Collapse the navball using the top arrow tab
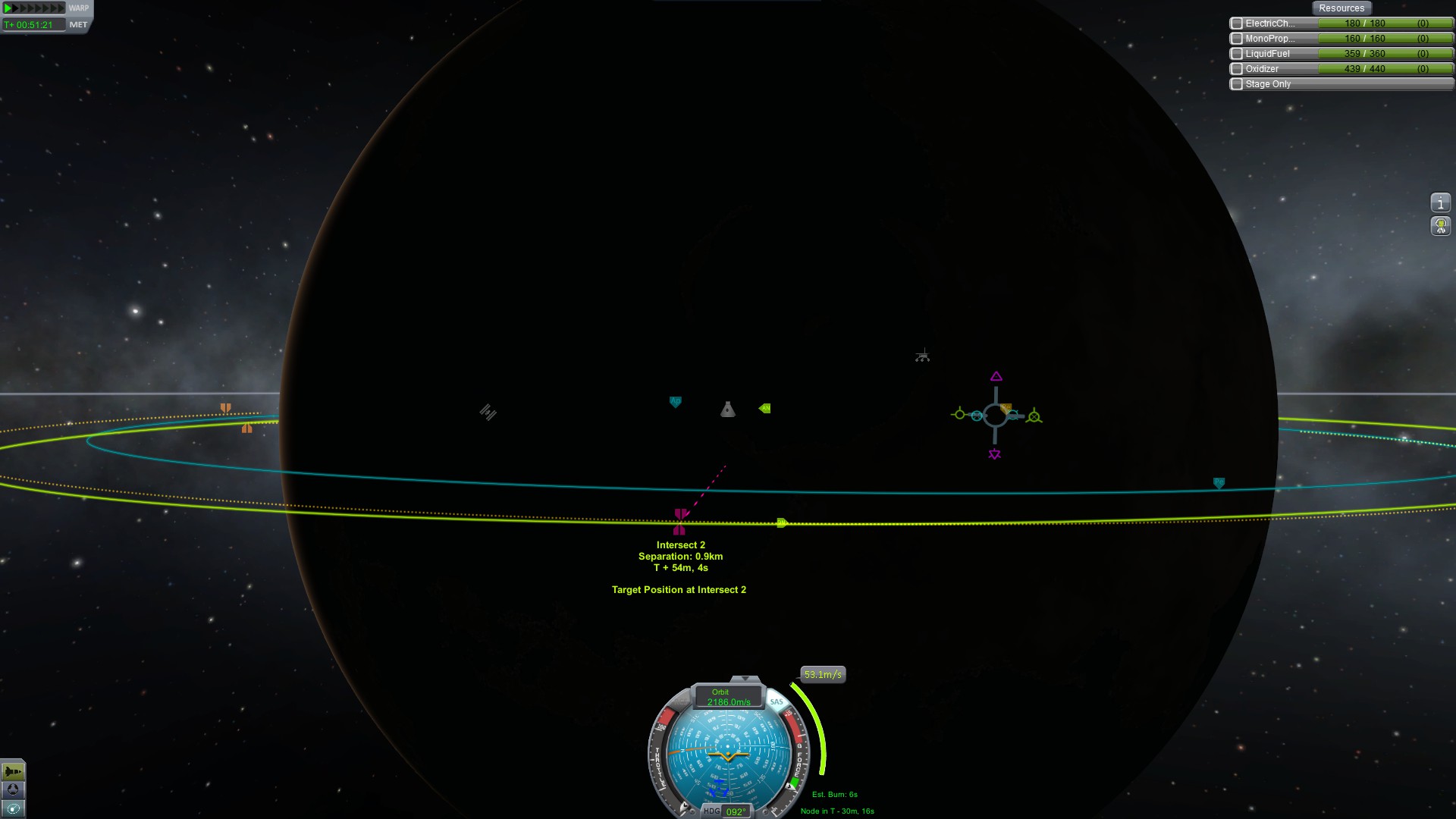The width and height of the screenshot is (1456, 819). click(745, 678)
